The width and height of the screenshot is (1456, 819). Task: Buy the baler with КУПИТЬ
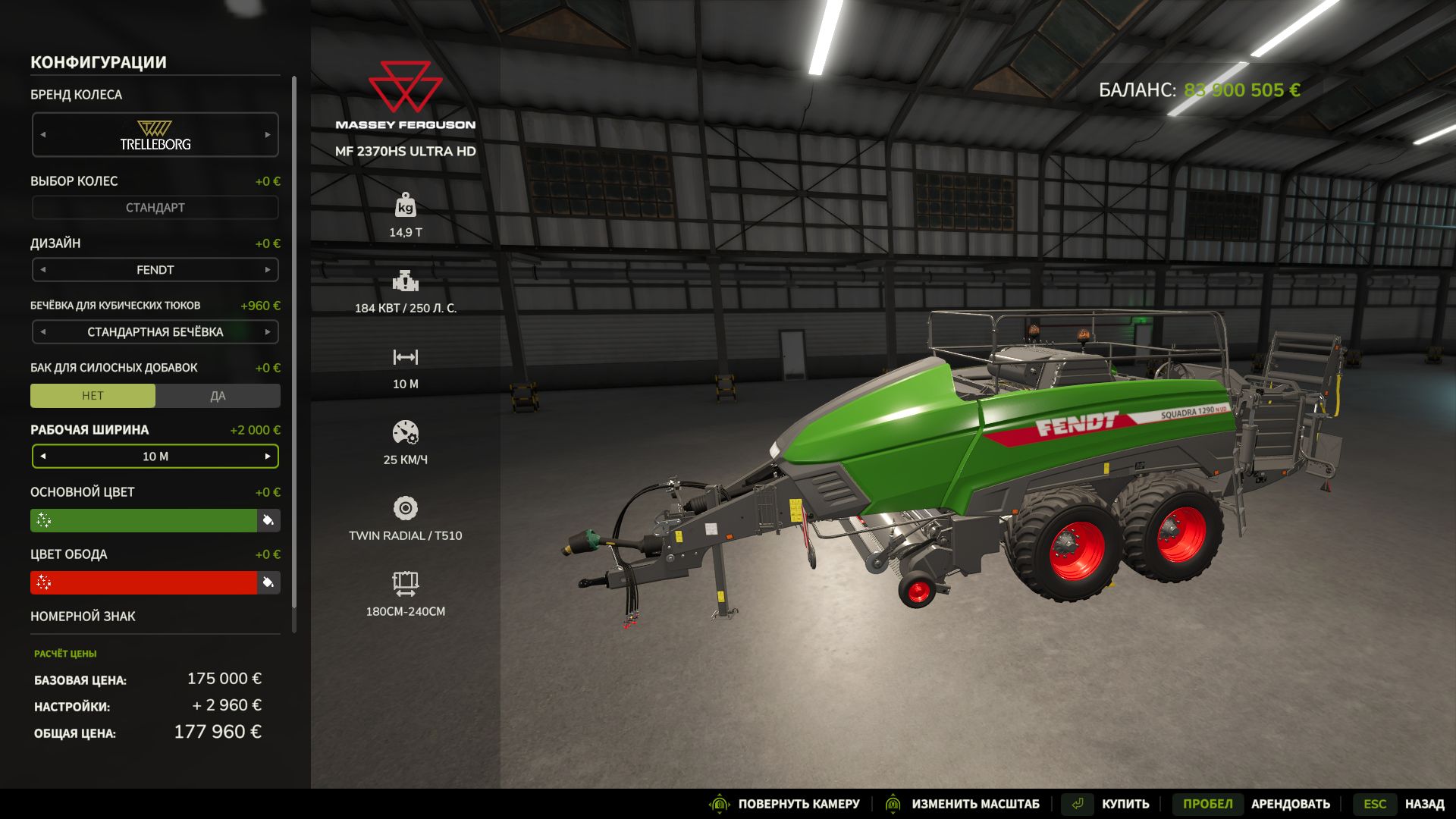tap(1125, 804)
